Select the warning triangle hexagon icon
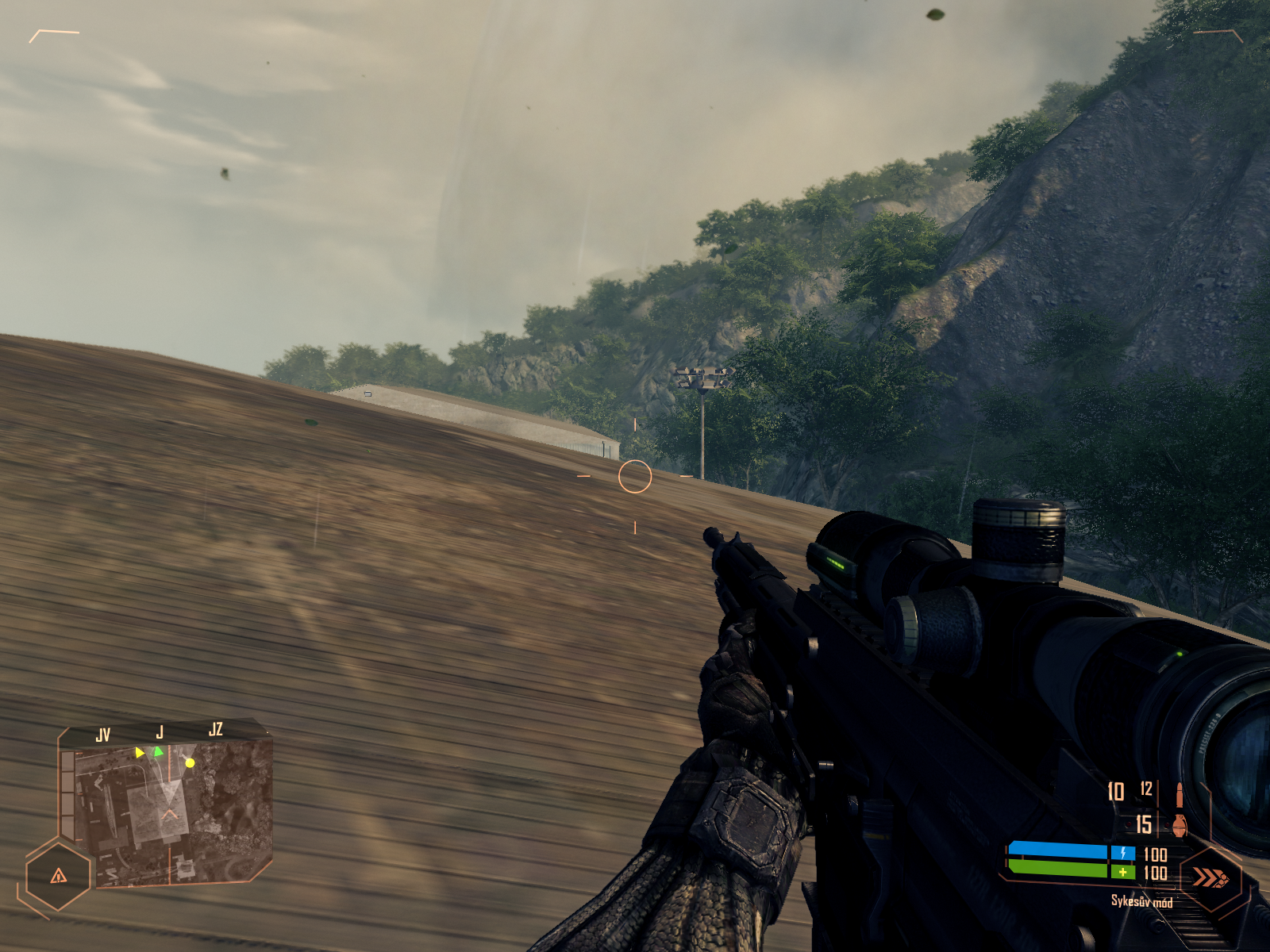The height and width of the screenshot is (952, 1270). 59,876
